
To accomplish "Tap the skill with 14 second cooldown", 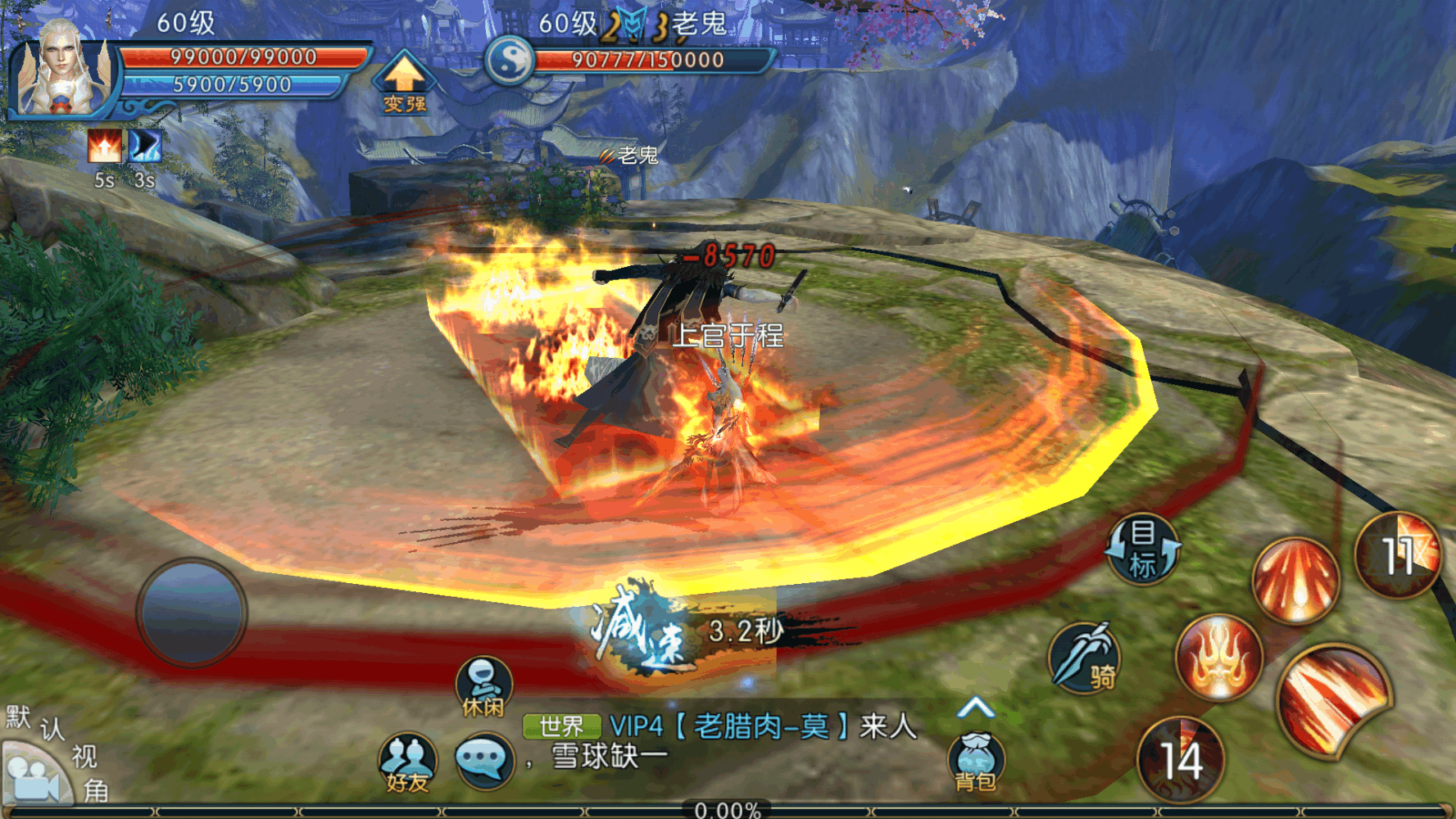I will click(x=1181, y=759).
